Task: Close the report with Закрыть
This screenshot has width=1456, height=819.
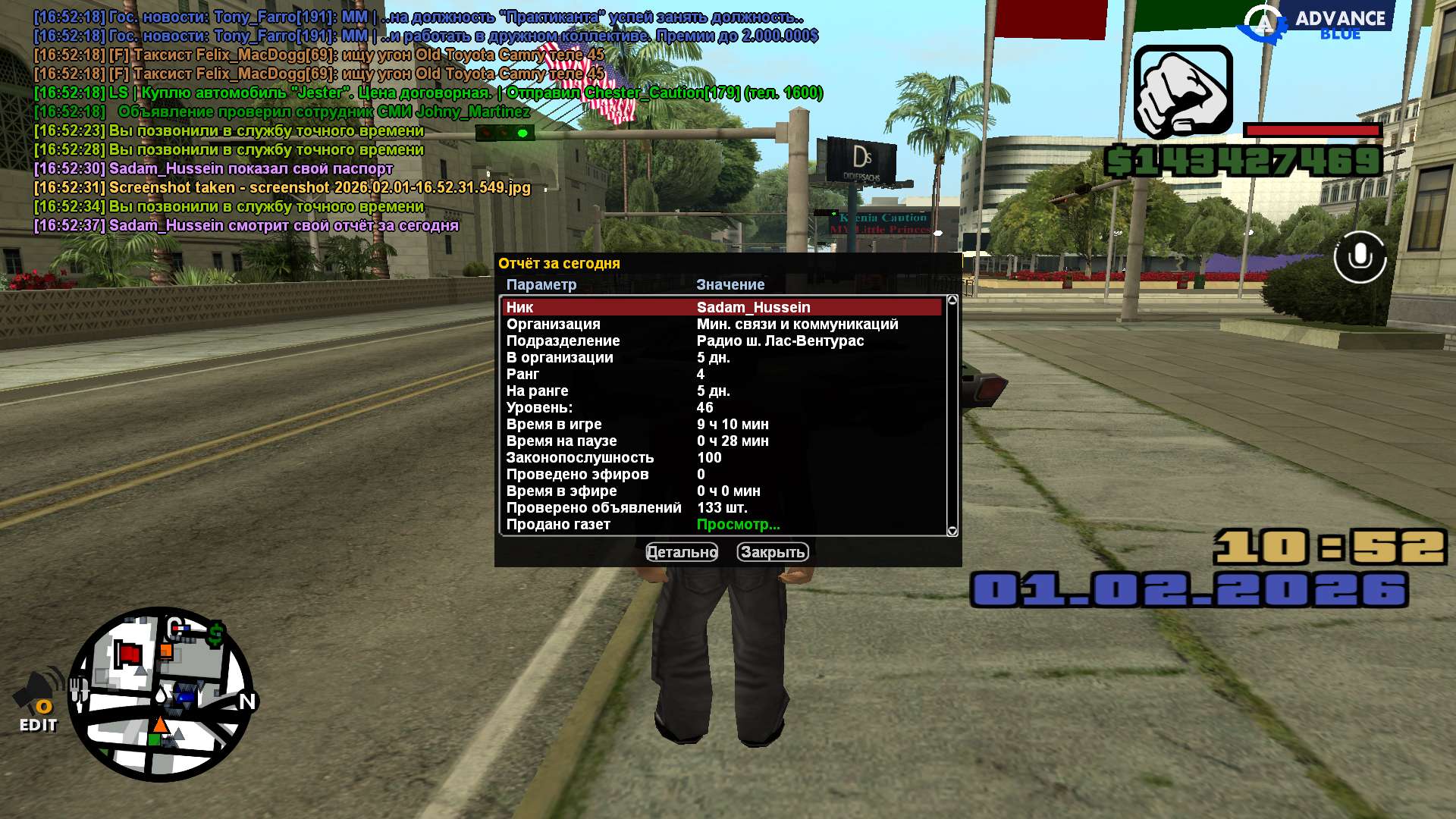Action: coord(772,552)
